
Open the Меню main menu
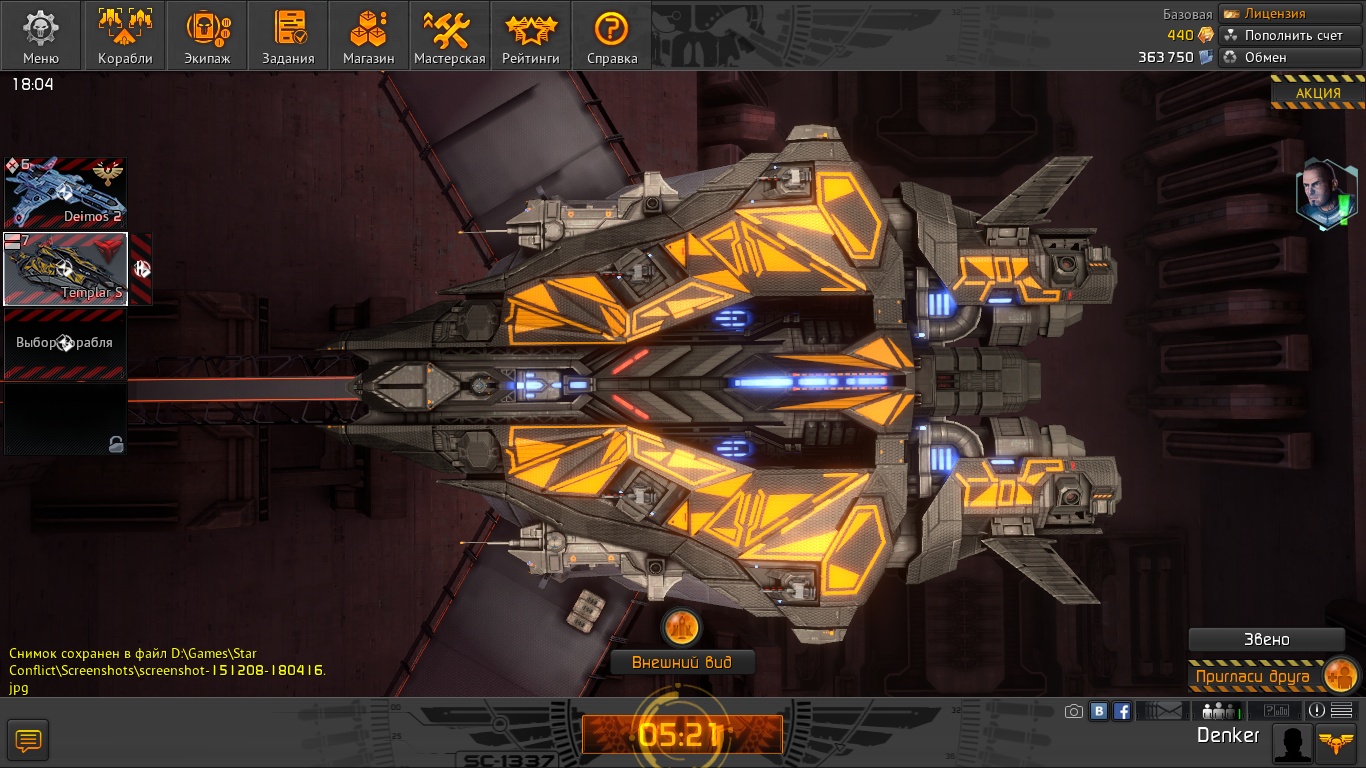click(x=41, y=36)
